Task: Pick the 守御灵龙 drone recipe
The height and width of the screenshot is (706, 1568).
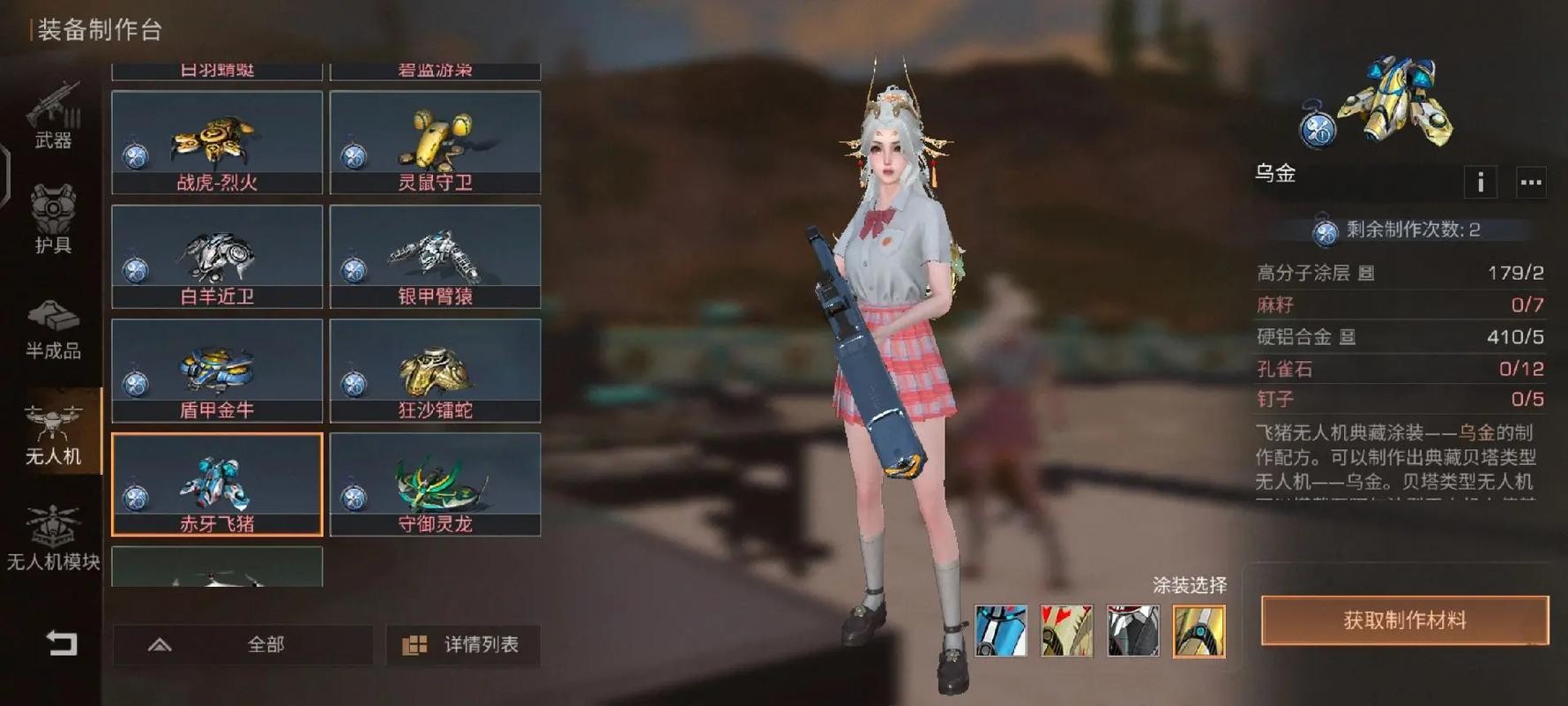Action: [435, 484]
